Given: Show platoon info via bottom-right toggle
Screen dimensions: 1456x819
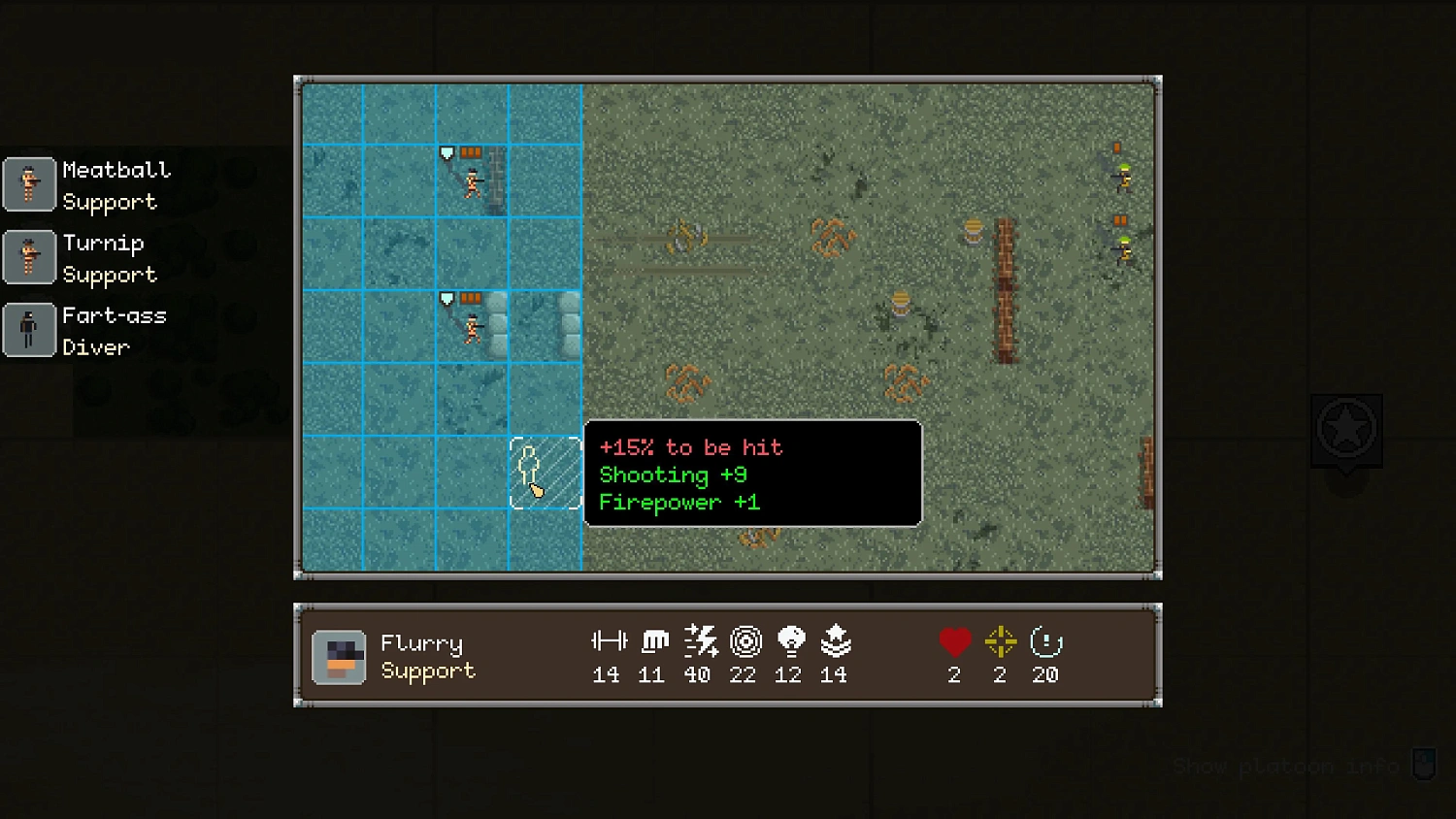Looking at the screenshot, I should (1423, 764).
